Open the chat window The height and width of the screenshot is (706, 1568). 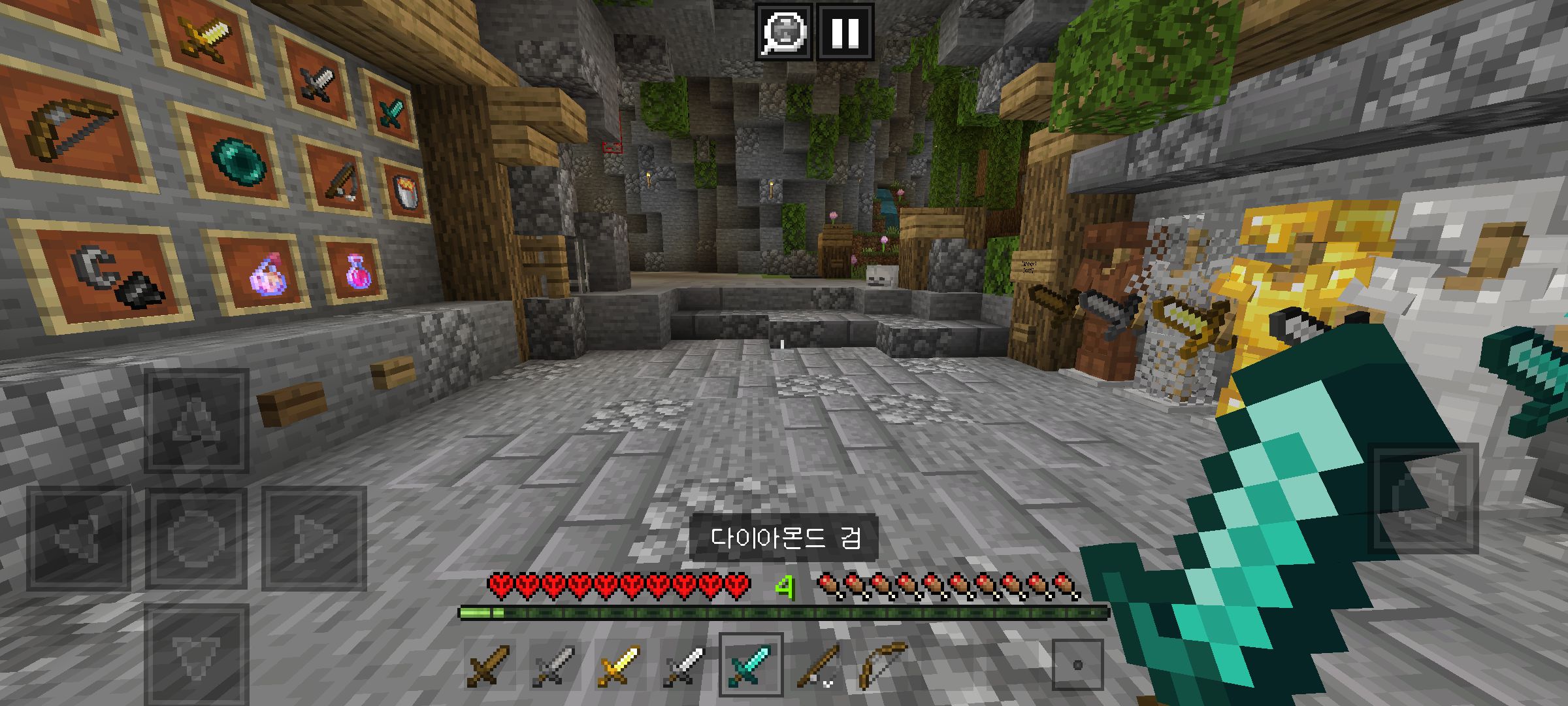point(784,31)
